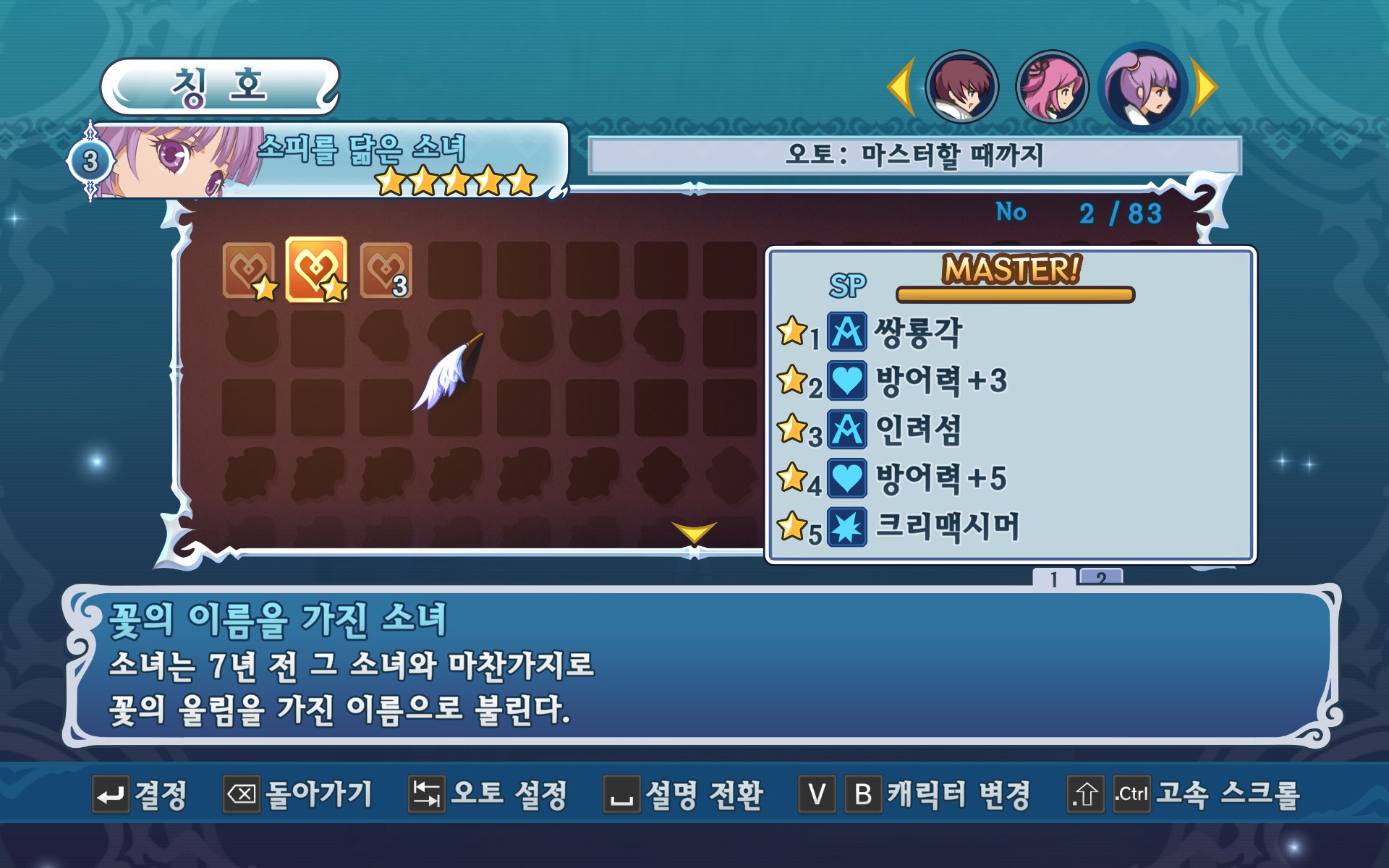Select the 인려섬 skill row
This screenshot has height=868, width=1389.
(919, 430)
